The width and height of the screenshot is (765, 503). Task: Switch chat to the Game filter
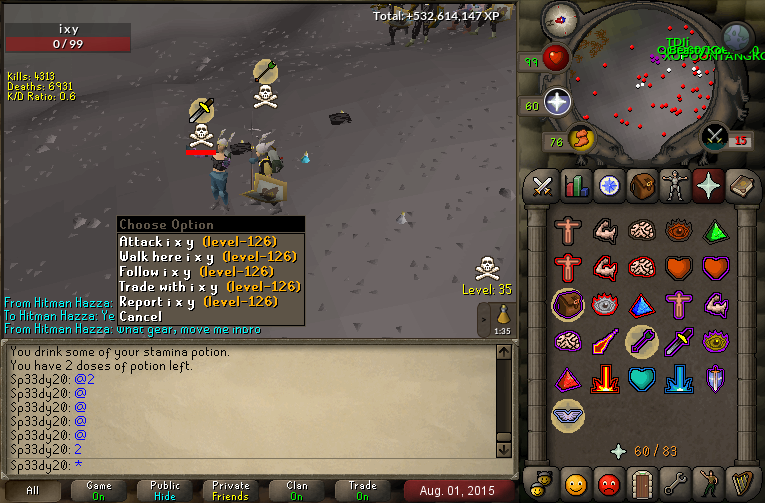tap(99, 490)
